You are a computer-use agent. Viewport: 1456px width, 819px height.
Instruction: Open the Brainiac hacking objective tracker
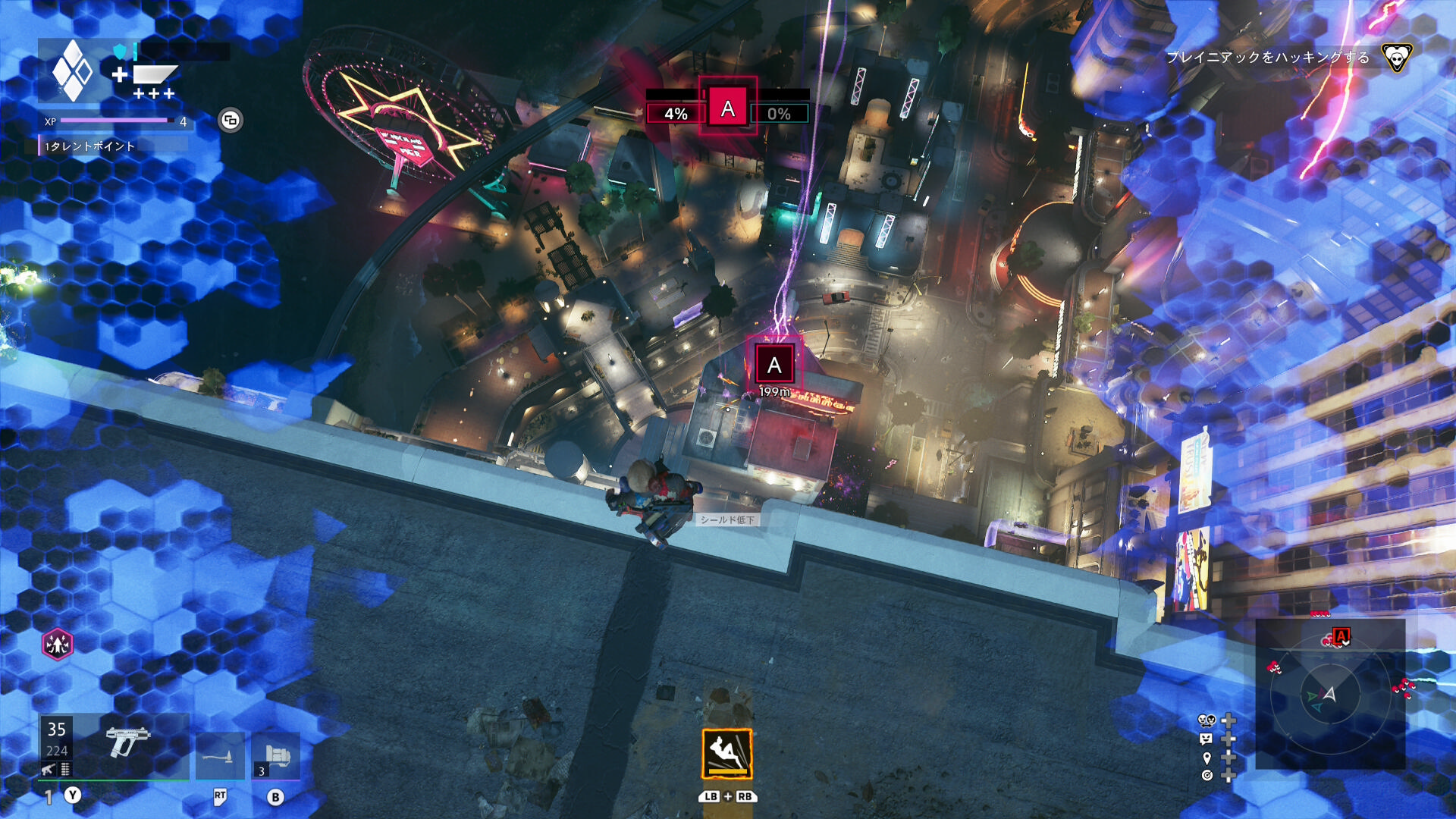point(1267,58)
